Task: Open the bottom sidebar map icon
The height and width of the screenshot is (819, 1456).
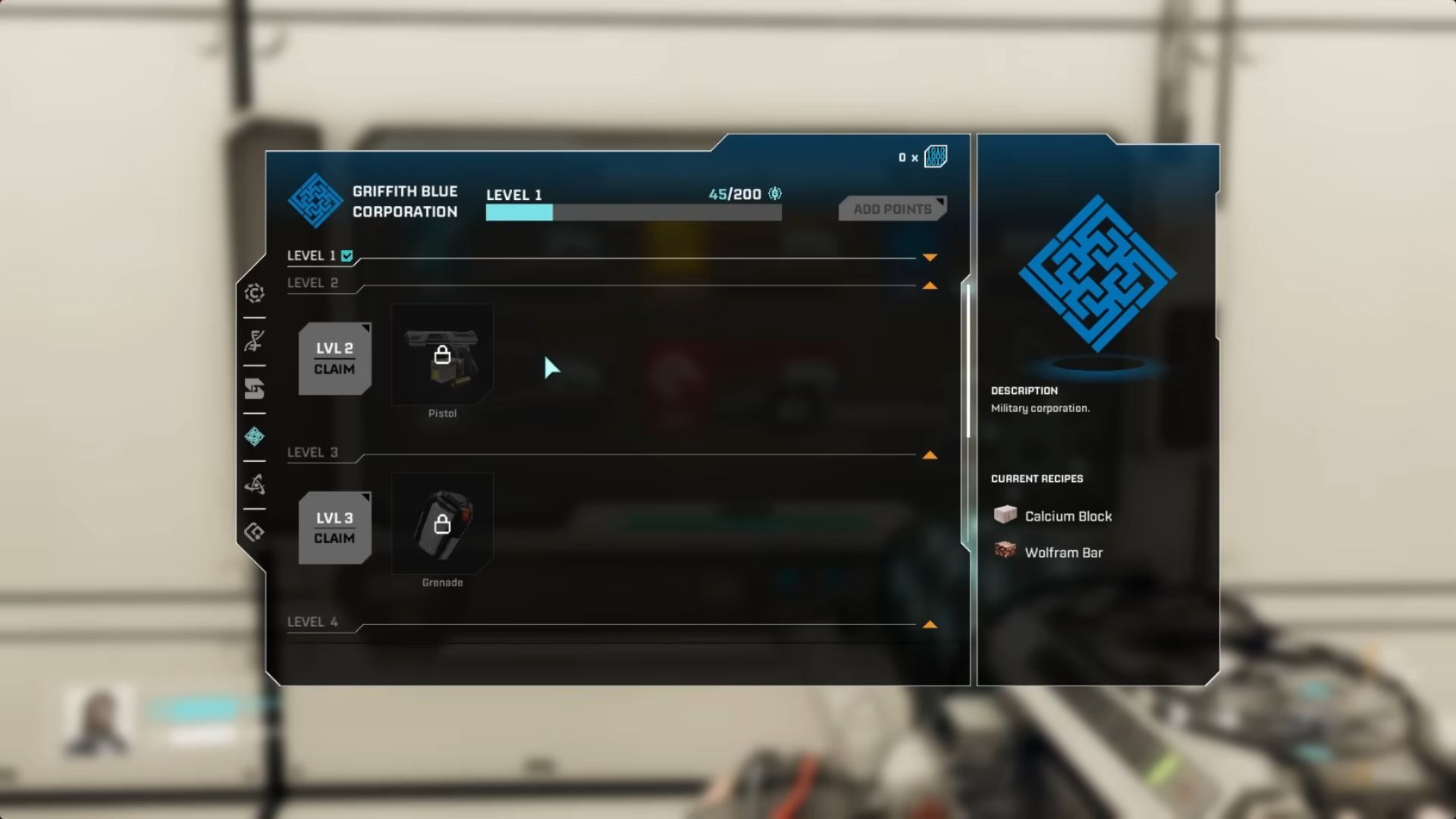Action: (255, 532)
